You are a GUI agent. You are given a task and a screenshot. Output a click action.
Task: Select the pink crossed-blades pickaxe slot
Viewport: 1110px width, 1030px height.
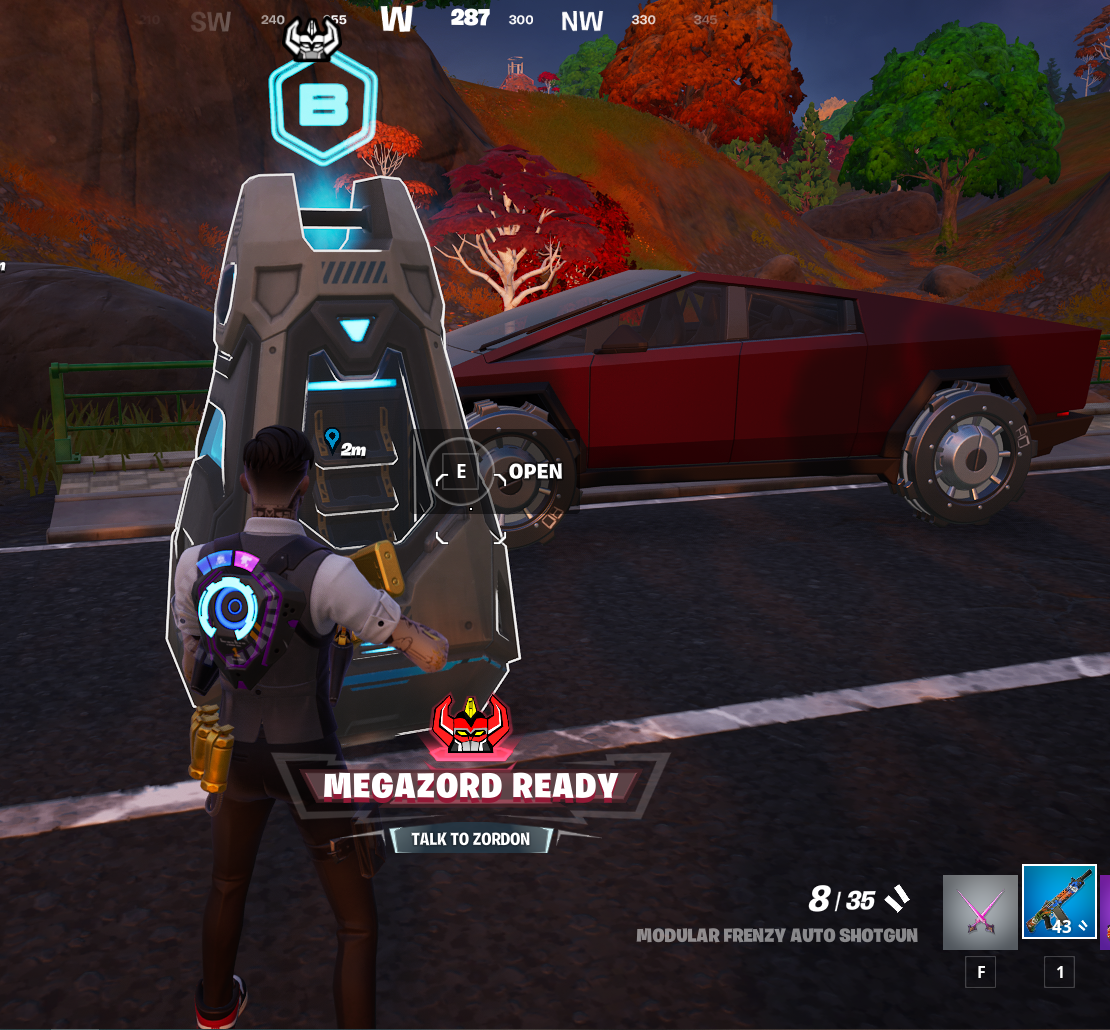pos(979,912)
